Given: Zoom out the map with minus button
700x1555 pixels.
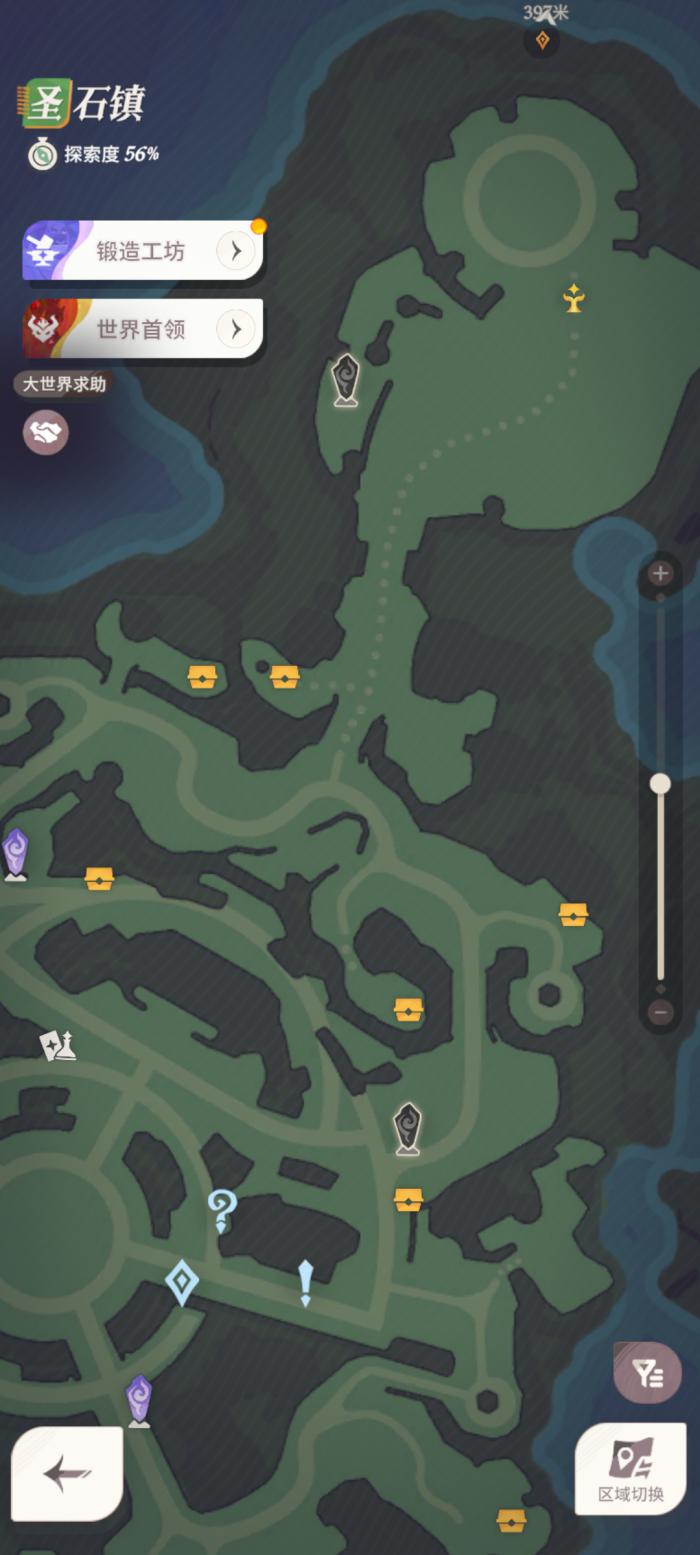Looking at the screenshot, I should (x=660, y=1012).
